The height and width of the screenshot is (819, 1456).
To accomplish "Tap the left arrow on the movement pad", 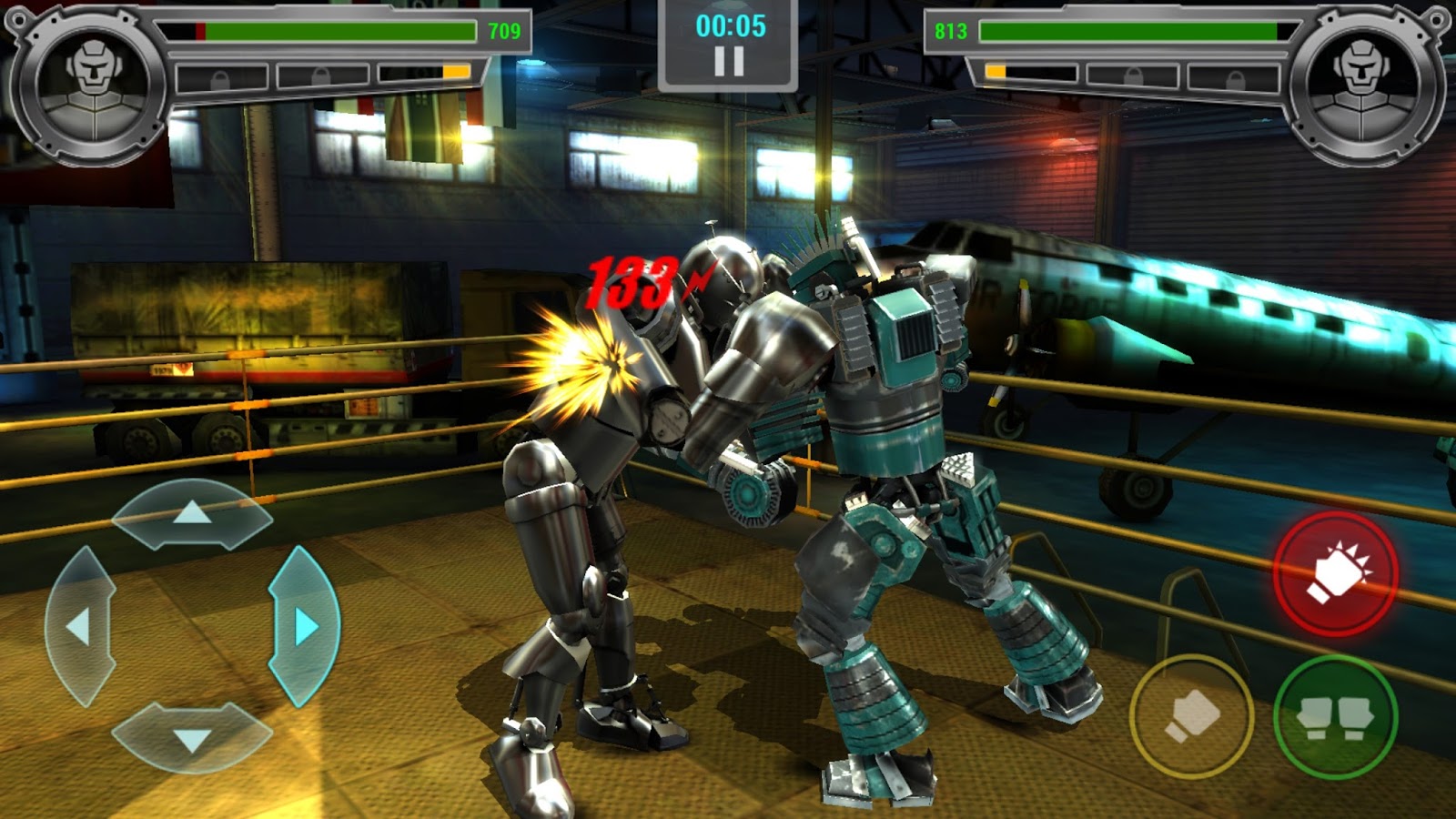I will (x=80, y=627).
